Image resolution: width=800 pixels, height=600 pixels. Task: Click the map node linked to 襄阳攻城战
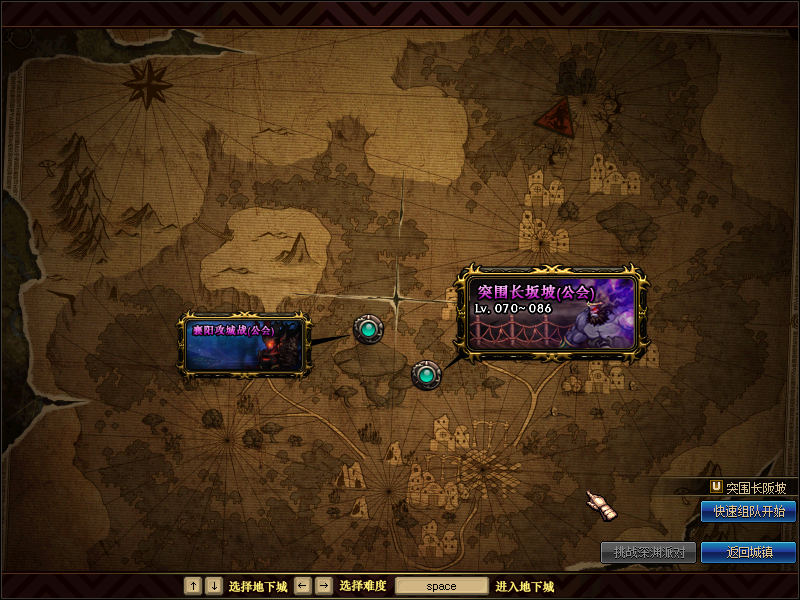(368, 328)
